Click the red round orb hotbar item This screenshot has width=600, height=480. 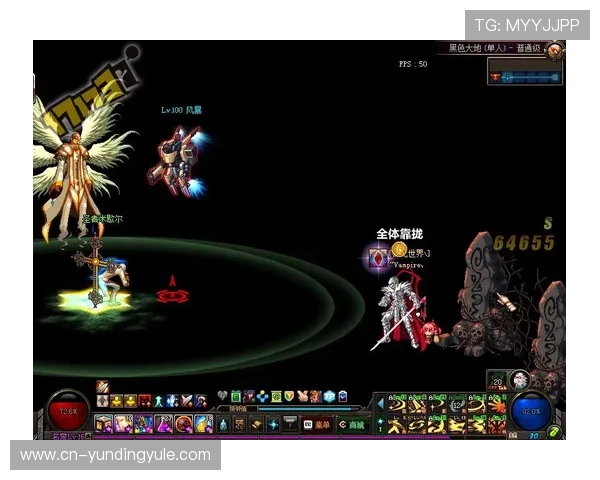tap(183, 424)
